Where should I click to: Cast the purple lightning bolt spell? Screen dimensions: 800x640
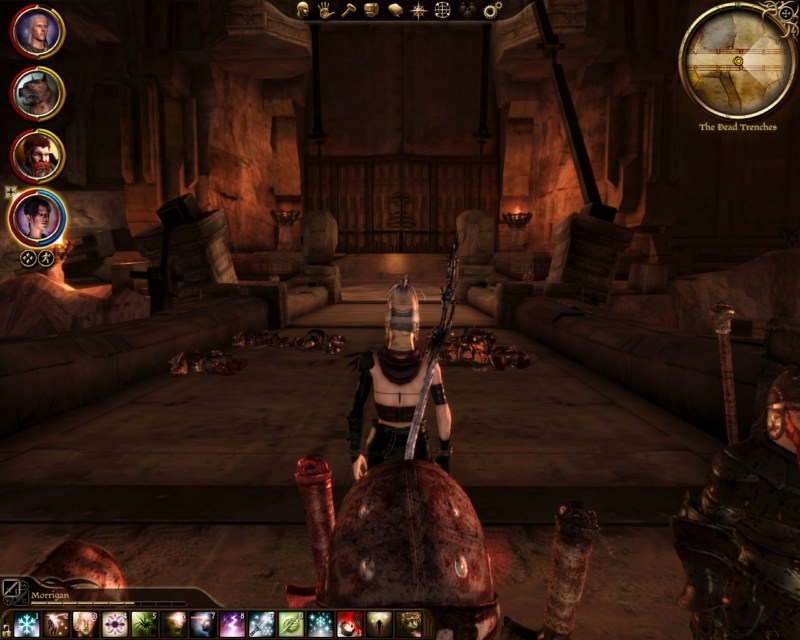pyautogui.click(x=232, y=625)
